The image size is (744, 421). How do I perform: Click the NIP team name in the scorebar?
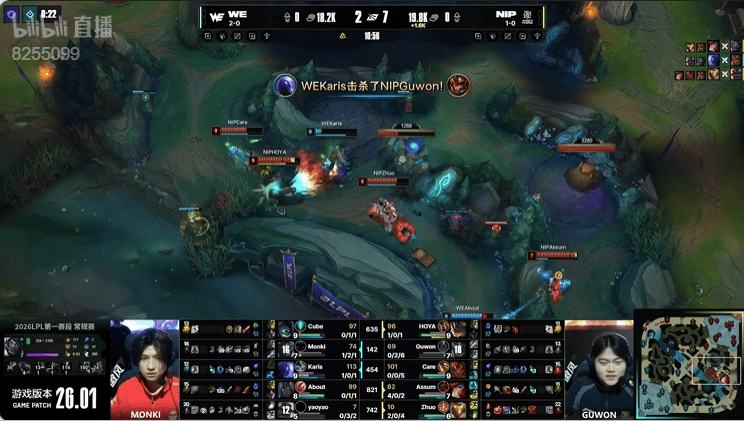504,13
